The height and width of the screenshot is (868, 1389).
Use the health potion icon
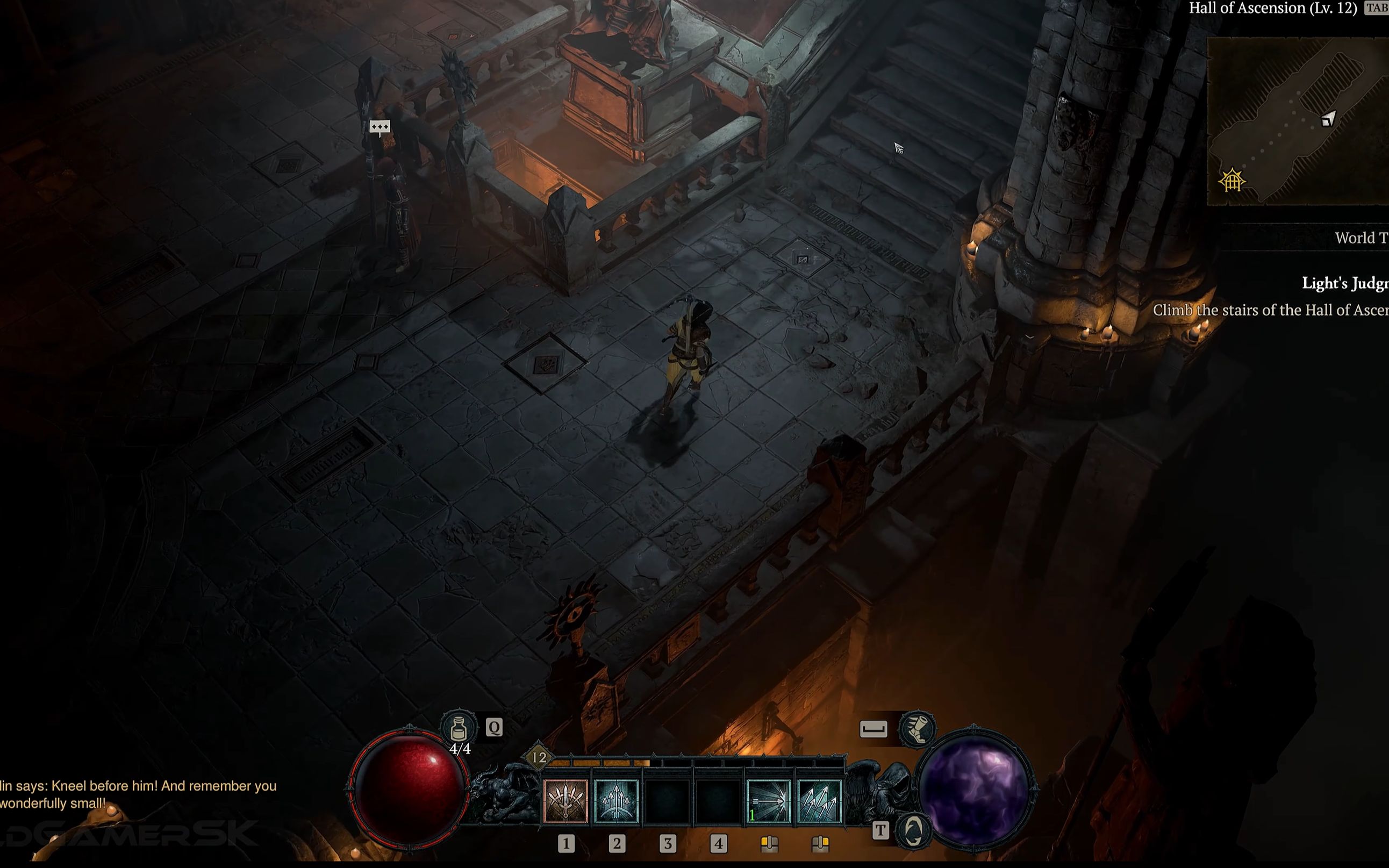pos(458,728)
